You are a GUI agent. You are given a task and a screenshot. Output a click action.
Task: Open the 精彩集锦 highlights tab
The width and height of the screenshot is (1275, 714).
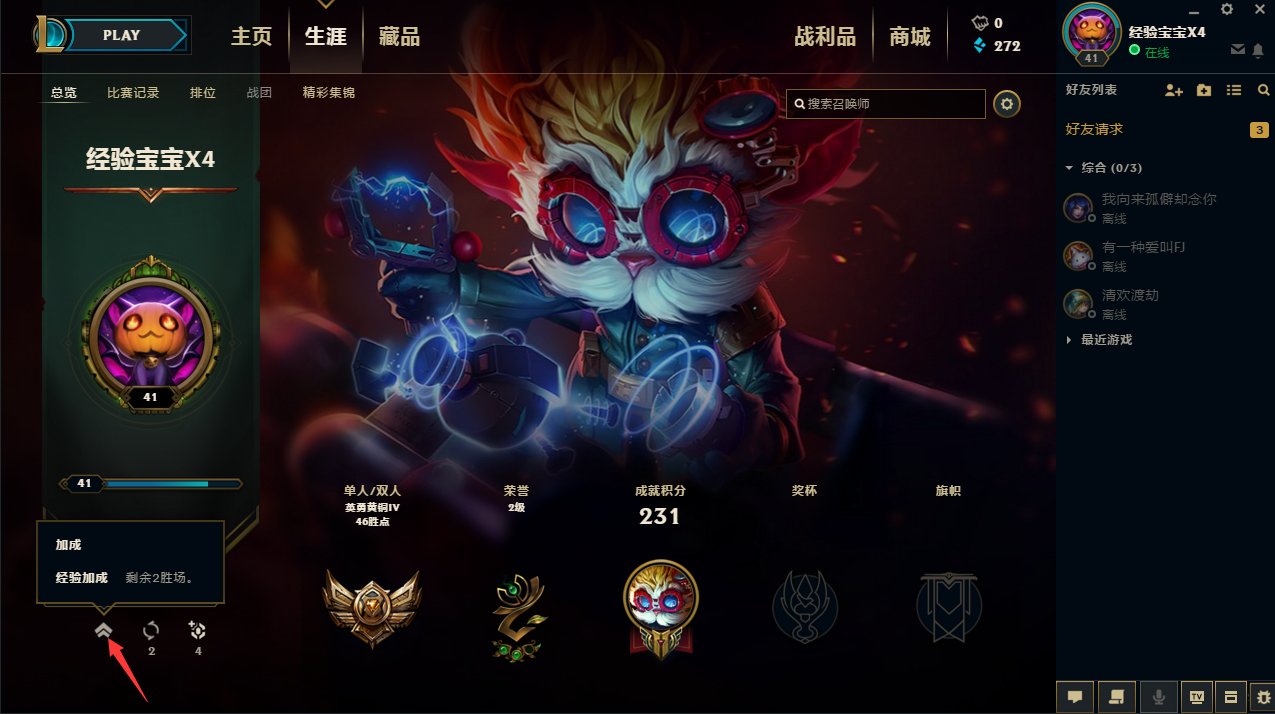tap(329, 93)
